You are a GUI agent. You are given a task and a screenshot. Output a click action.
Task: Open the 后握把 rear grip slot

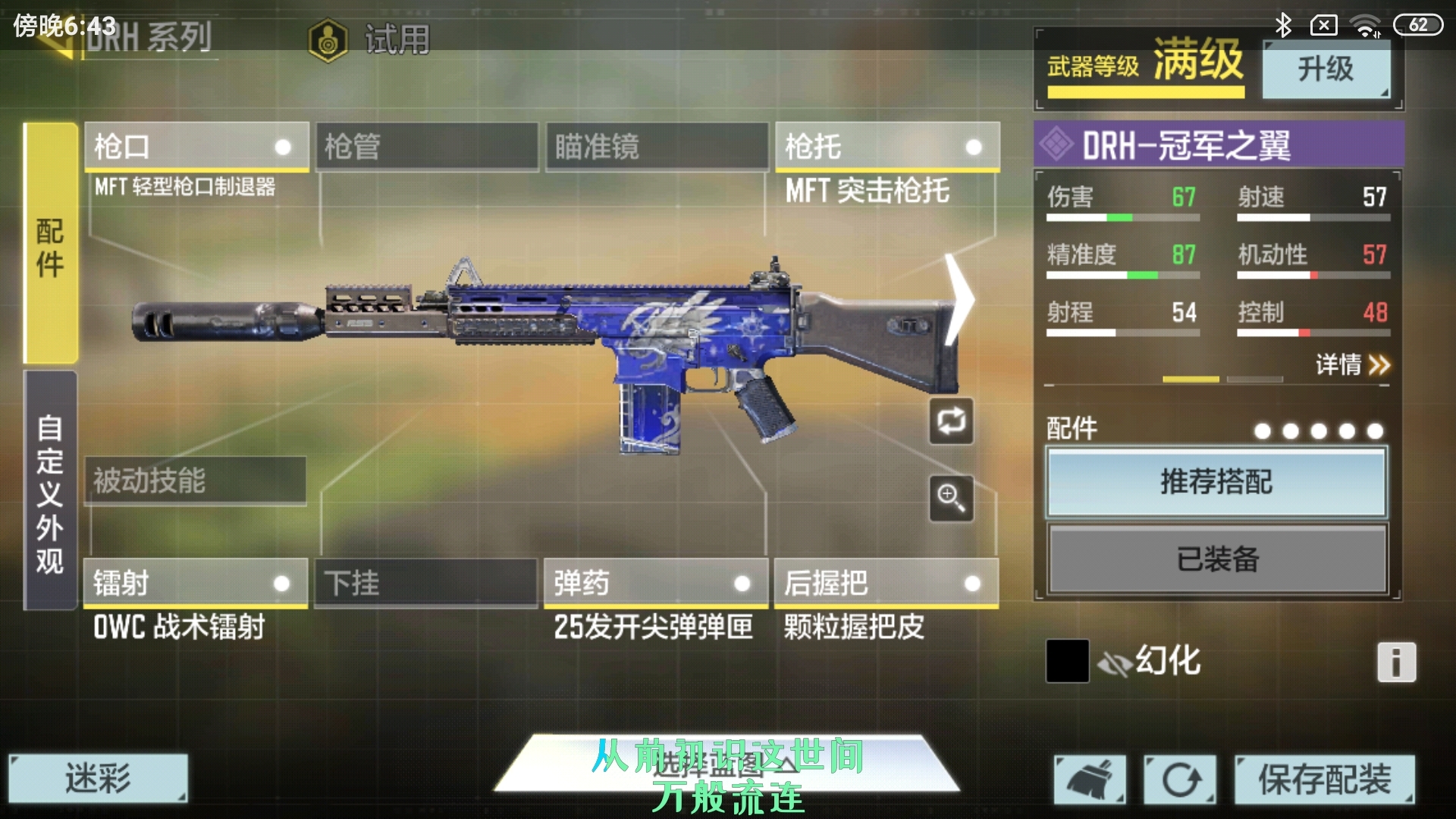point(886,583)
